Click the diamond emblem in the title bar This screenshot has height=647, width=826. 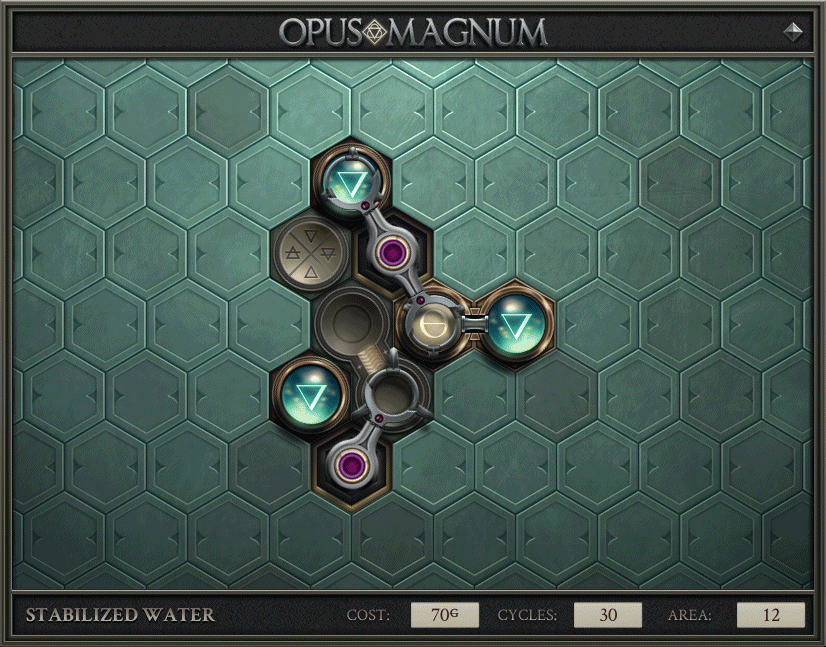point(793,31)
